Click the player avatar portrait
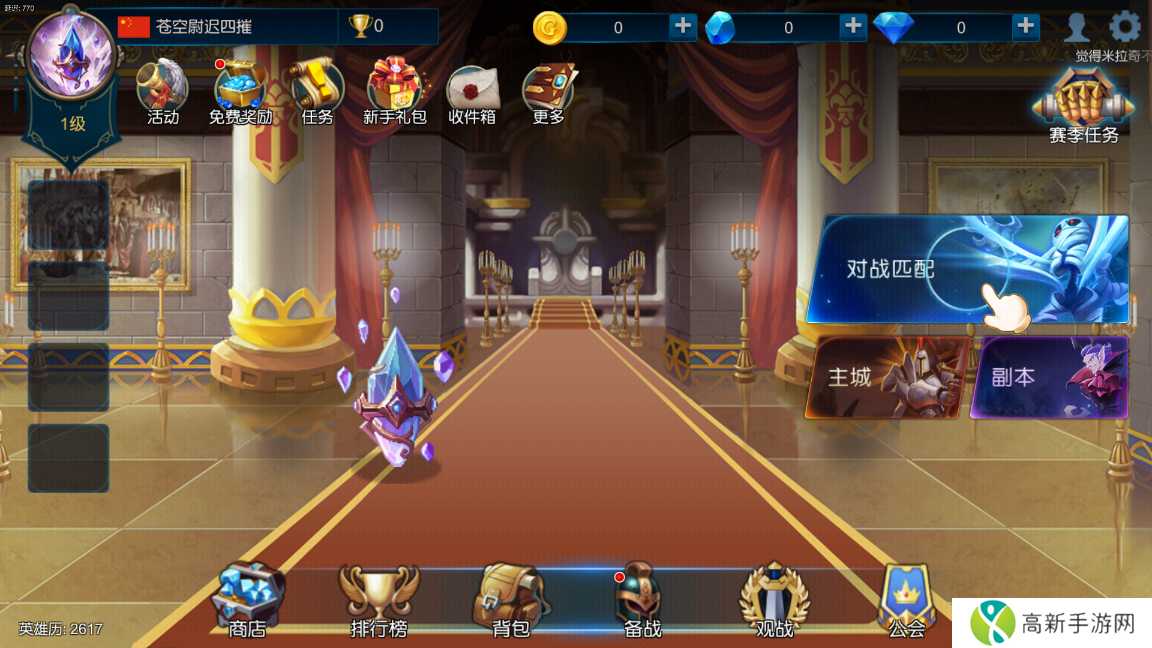This screenshot has width=1152, height=648. click(x=72, y=55)
